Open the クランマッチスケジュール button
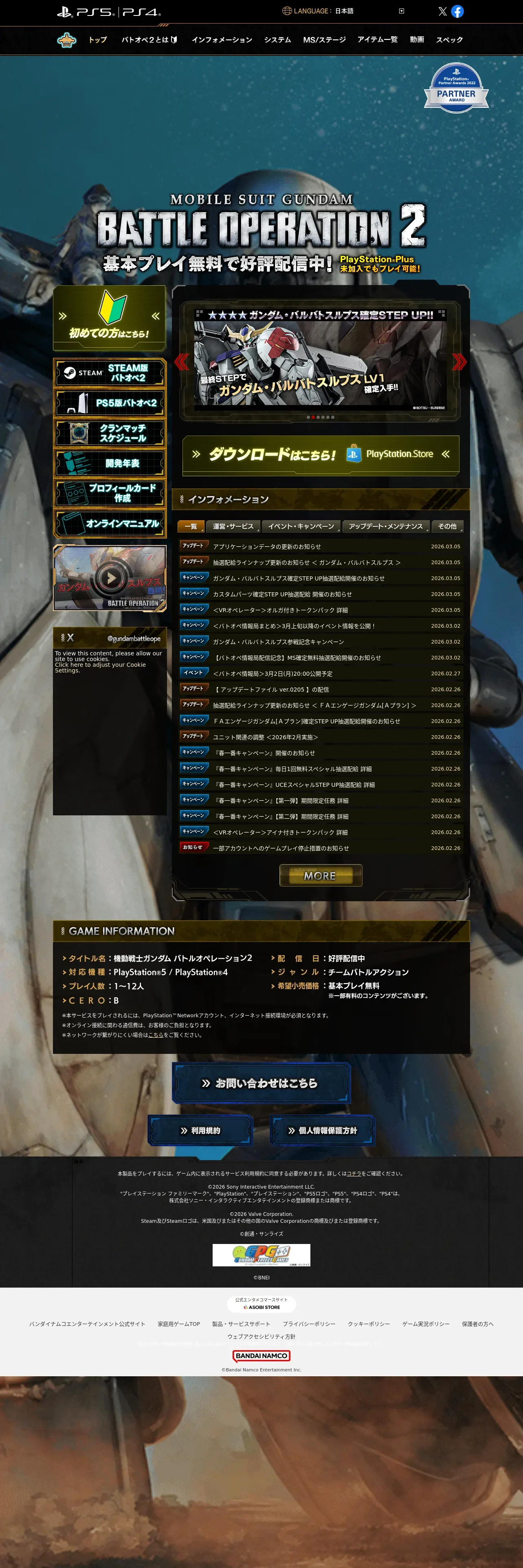 point(110,433)
